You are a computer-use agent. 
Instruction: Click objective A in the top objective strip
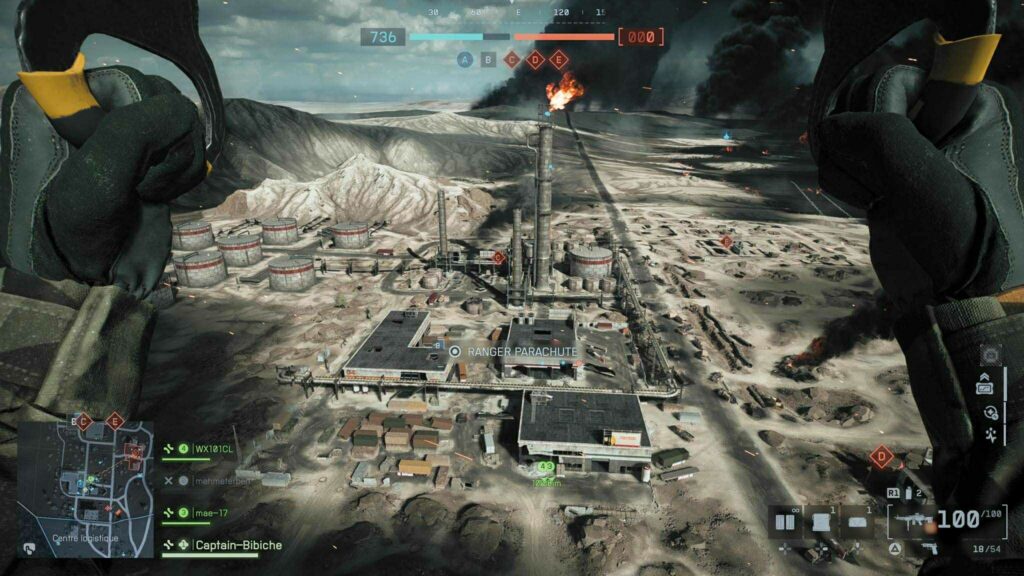[464, 59]
